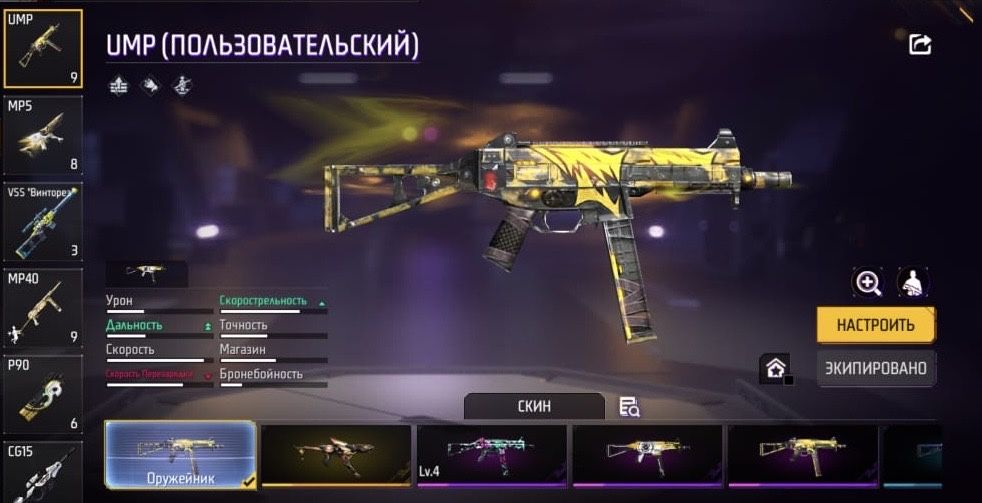
Task: Select the UMP weapon in the list
Action: [43, 48]
